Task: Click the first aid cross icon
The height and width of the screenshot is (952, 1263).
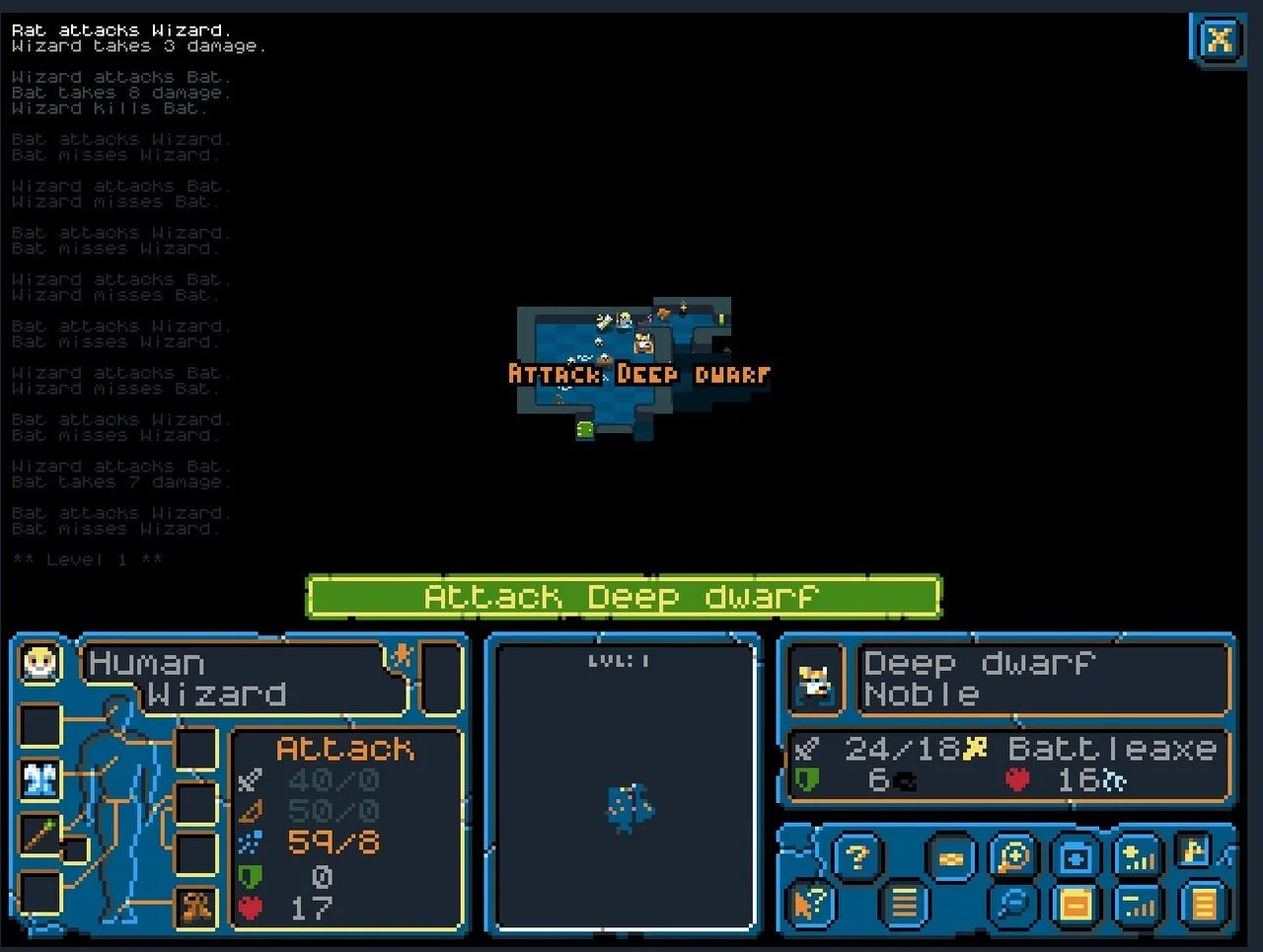Action: tap(1076, 855)
